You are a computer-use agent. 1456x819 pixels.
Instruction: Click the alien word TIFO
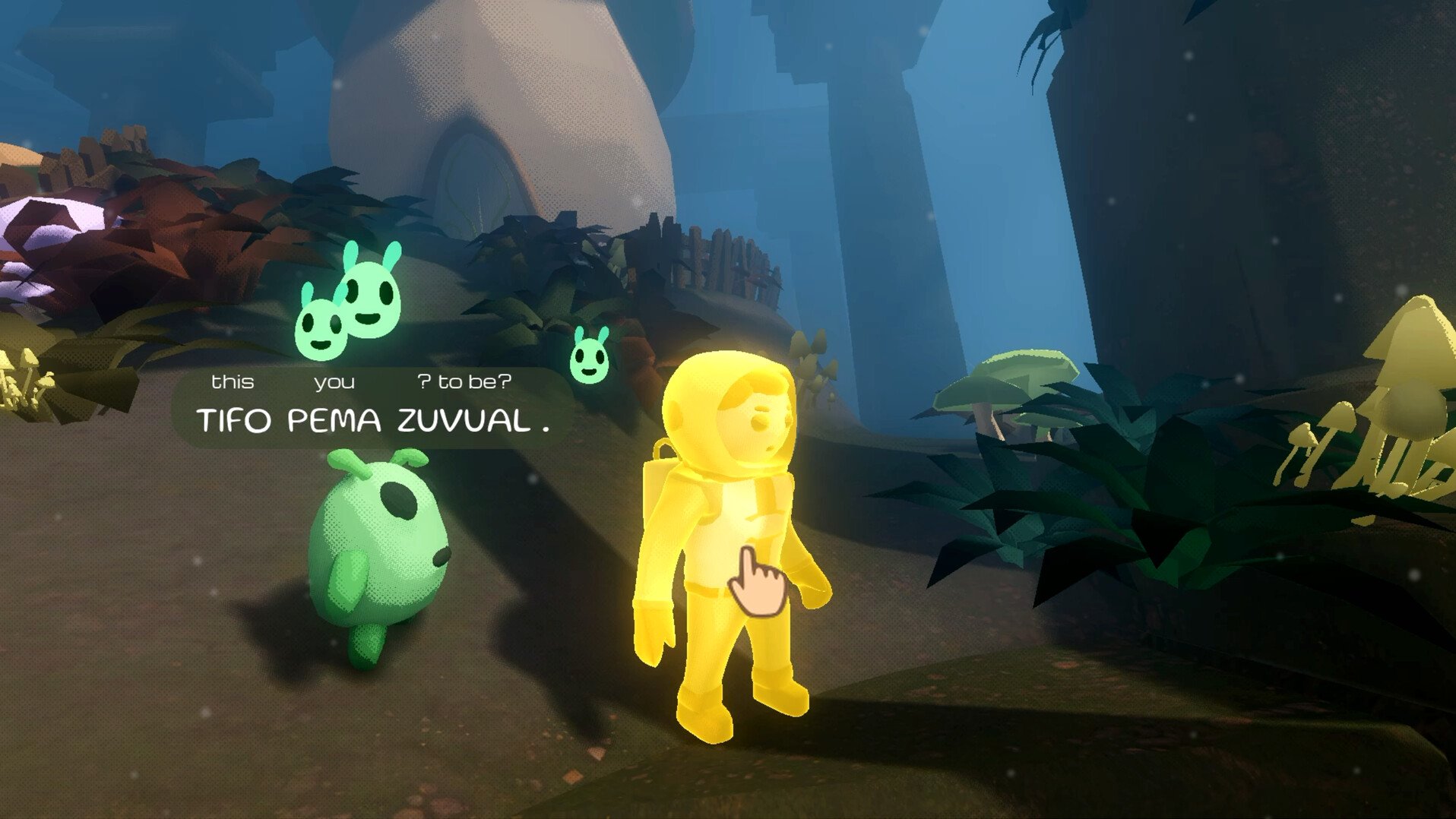tap(233, 420)
